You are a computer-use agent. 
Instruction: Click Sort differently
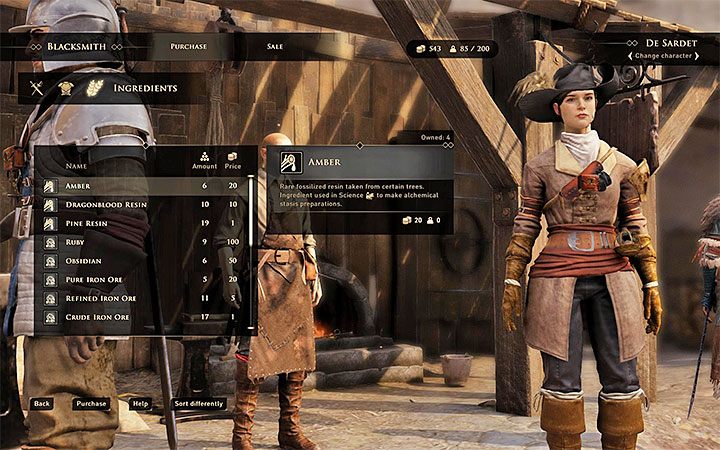pyautogui.click(x=199, y=404)
